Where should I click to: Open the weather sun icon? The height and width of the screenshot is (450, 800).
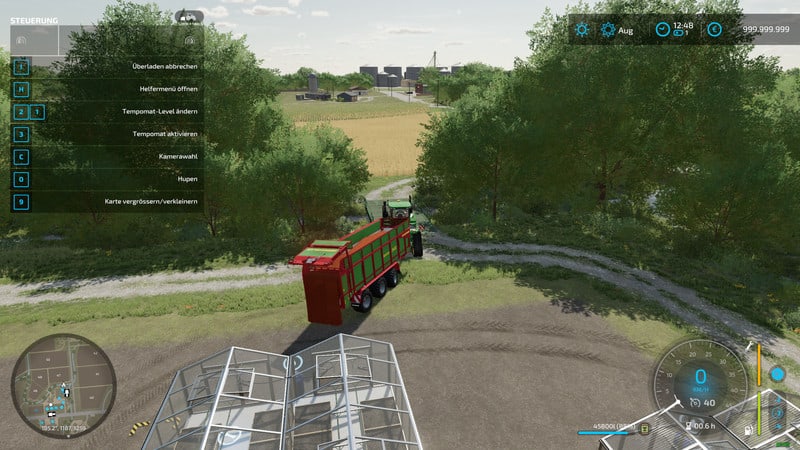(582, 30)
